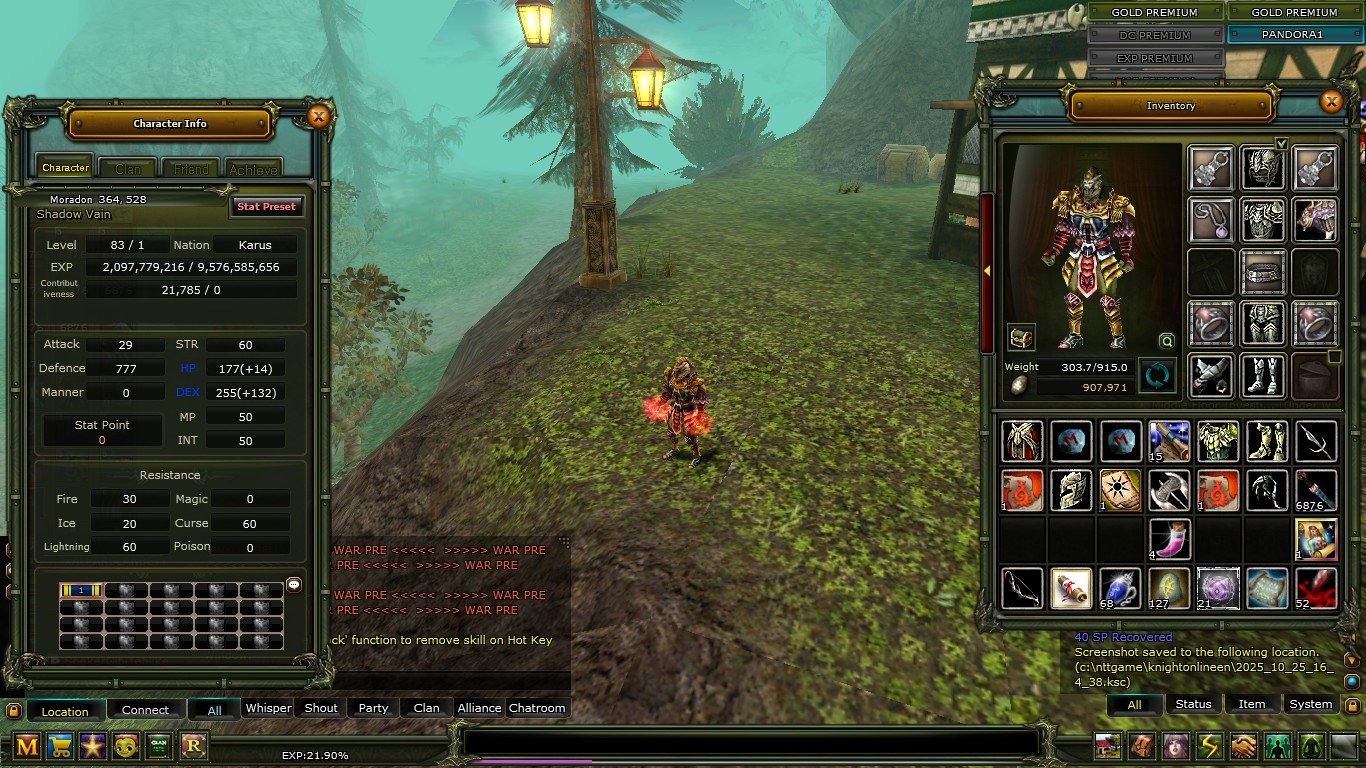The image size is (1366, 768).
Task: Open the Stat Preset menu
Action: 266,206
